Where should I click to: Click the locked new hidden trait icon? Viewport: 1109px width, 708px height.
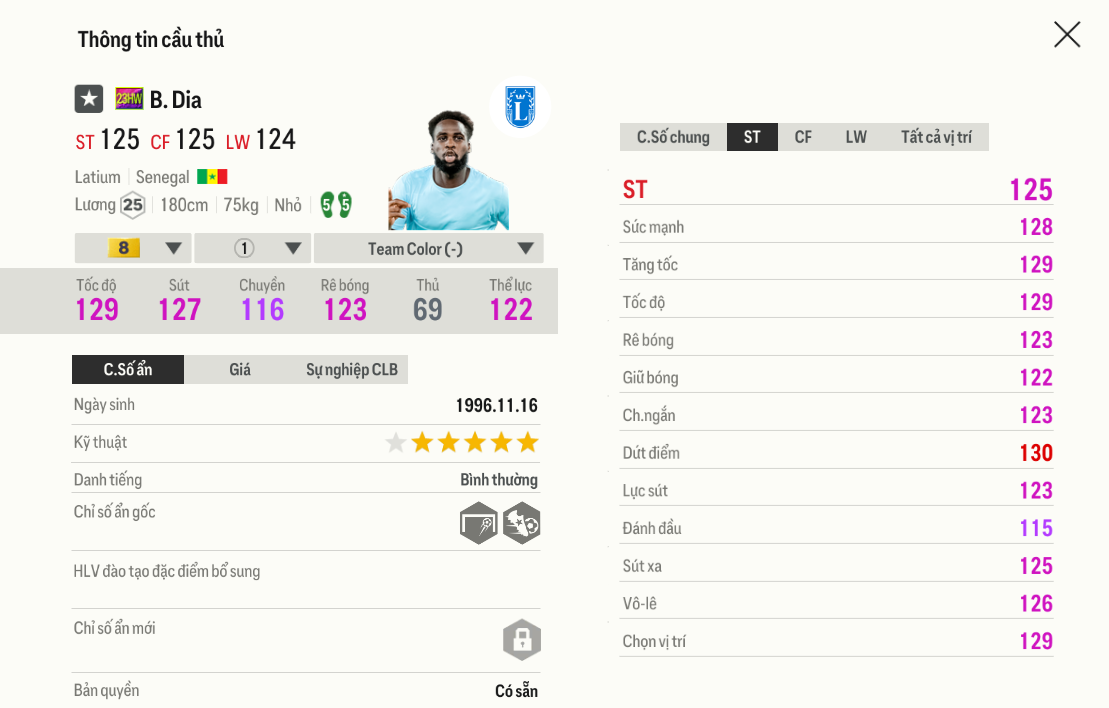(521, 640)
